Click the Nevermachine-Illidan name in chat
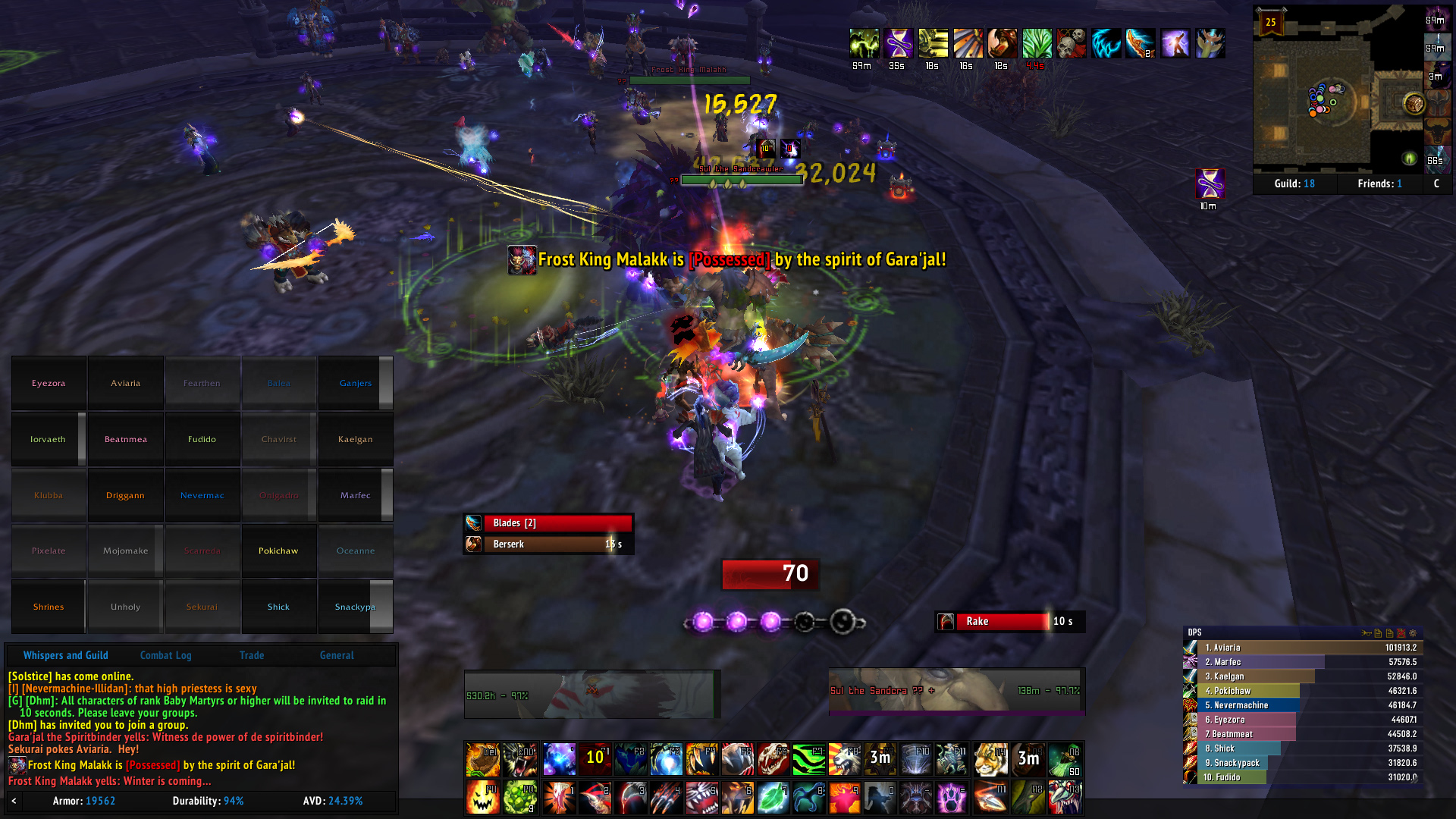1456x819 pixels. coord(74,689)
